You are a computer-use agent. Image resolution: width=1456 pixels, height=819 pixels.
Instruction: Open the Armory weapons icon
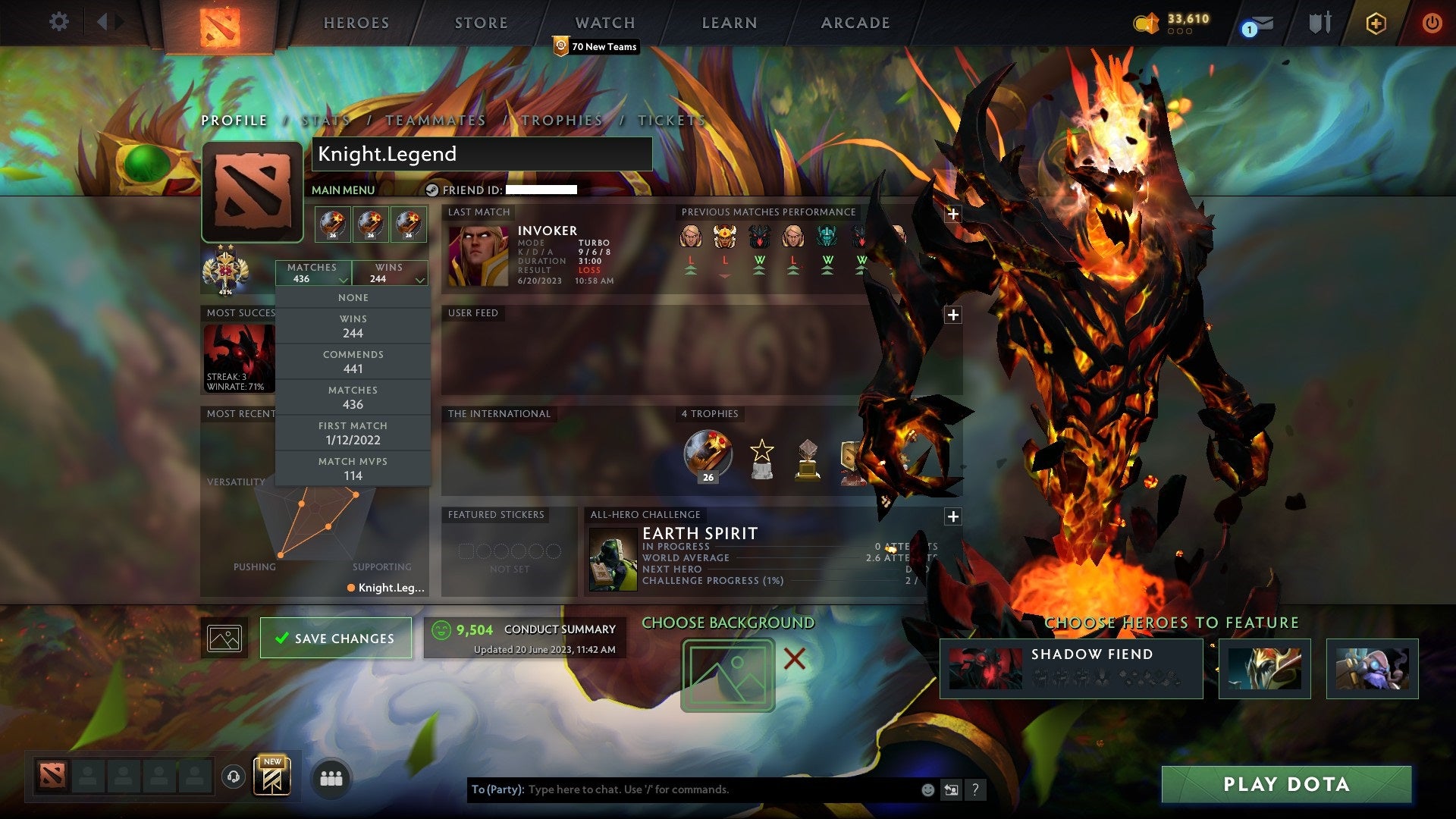click(x=1319, y=23)
